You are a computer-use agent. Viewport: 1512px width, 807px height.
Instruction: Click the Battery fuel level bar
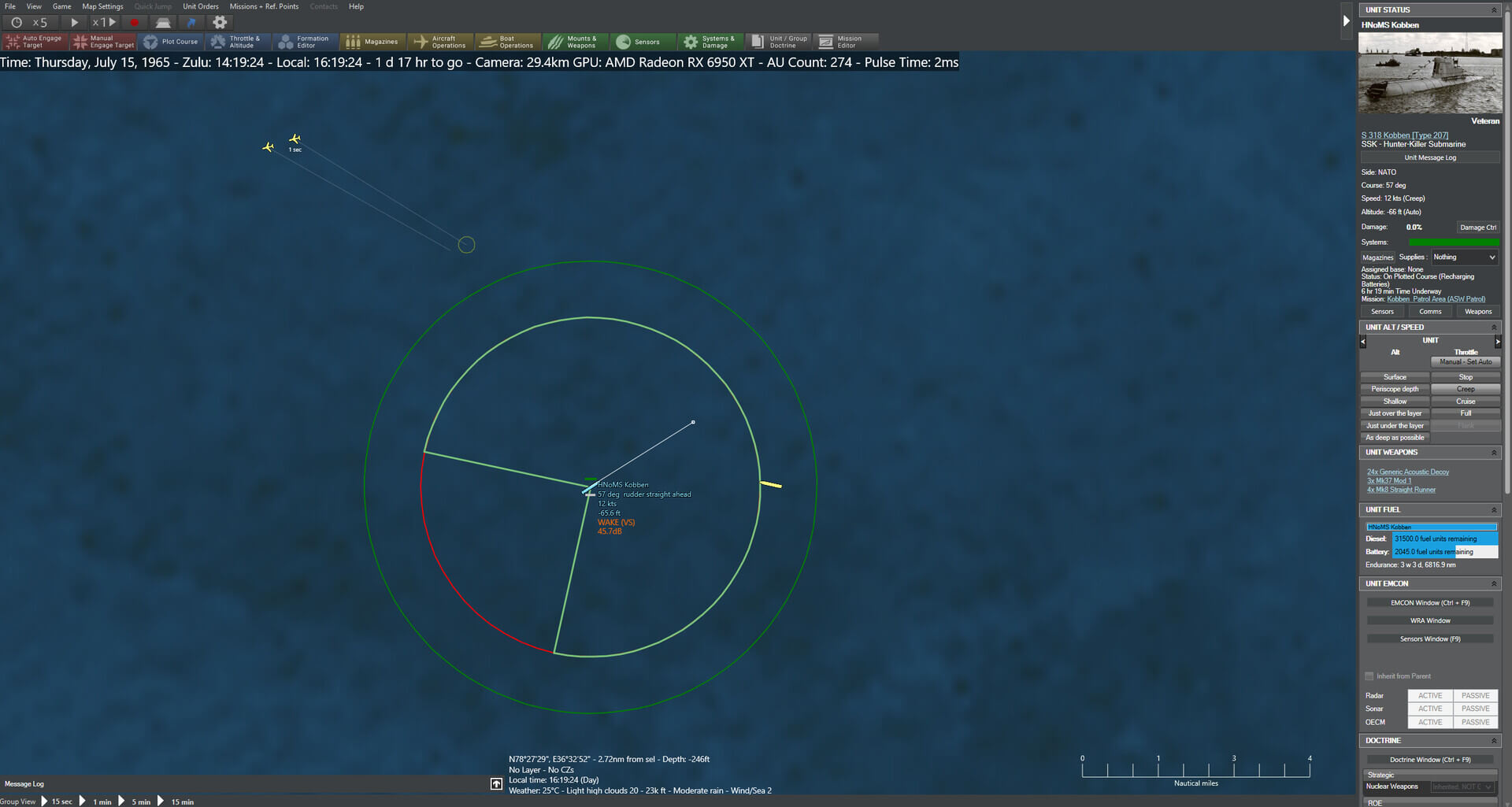[x=1445, y=551]
